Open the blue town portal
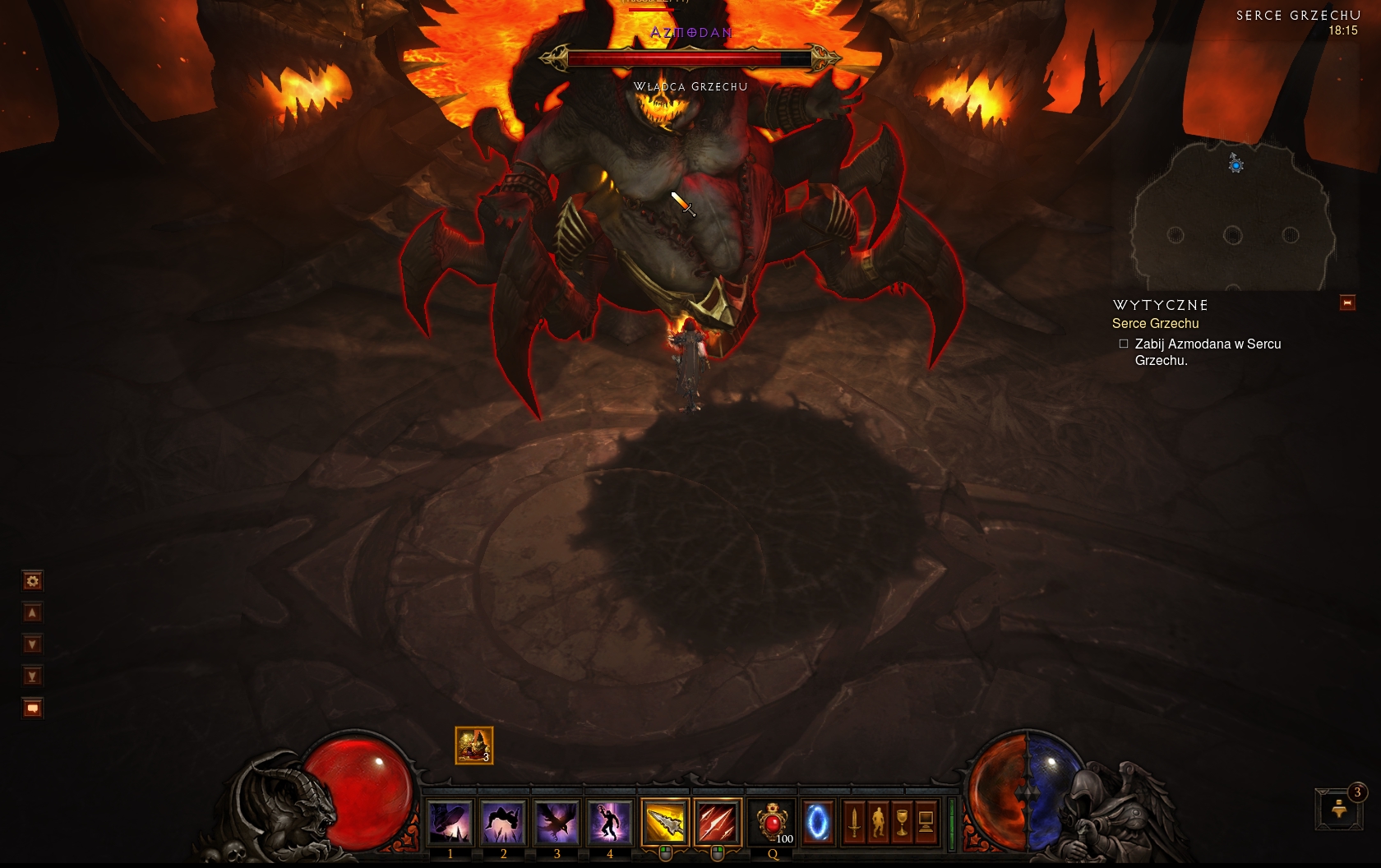 817,822
